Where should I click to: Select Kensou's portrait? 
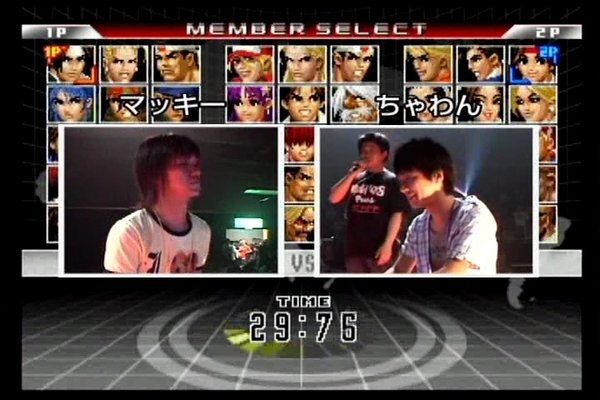click(x=302, y=103)
